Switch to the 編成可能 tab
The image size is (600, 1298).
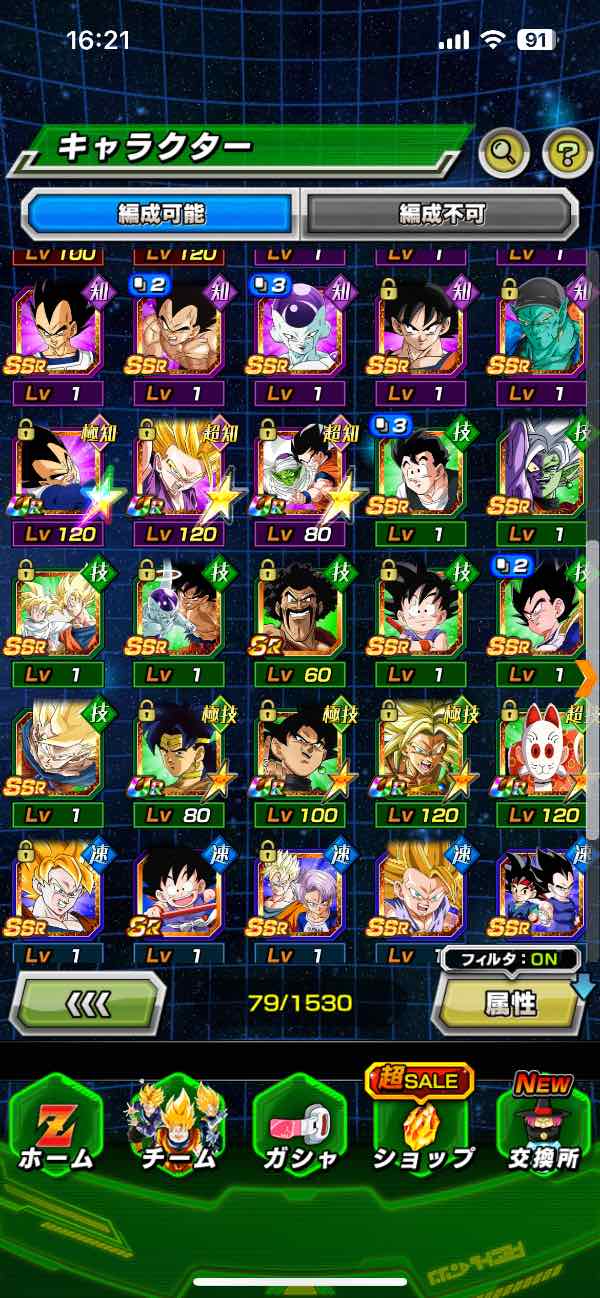pos(161,213)
